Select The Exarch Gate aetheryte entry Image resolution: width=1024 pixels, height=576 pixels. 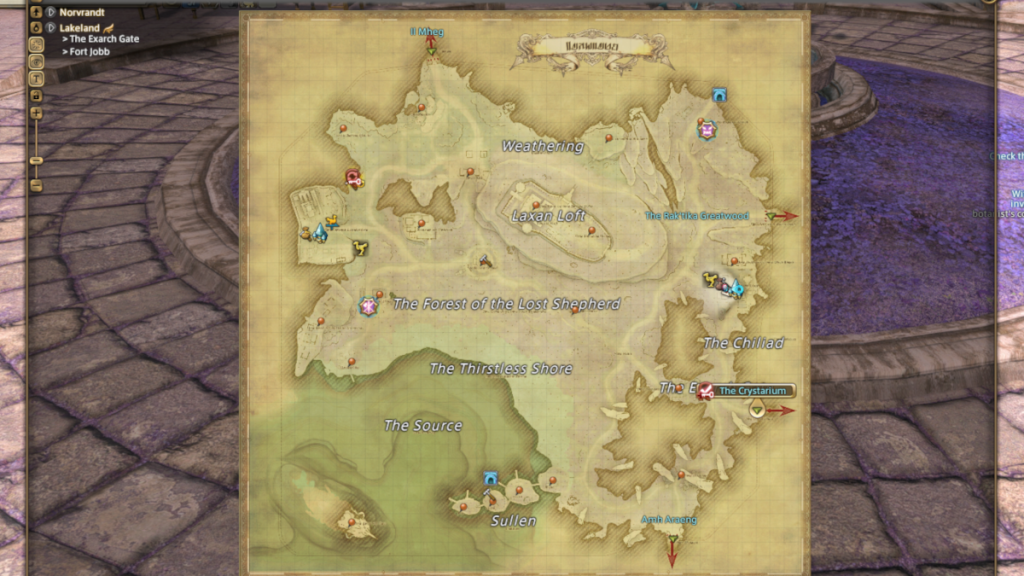pyautogui.click(x=104, y=39)
